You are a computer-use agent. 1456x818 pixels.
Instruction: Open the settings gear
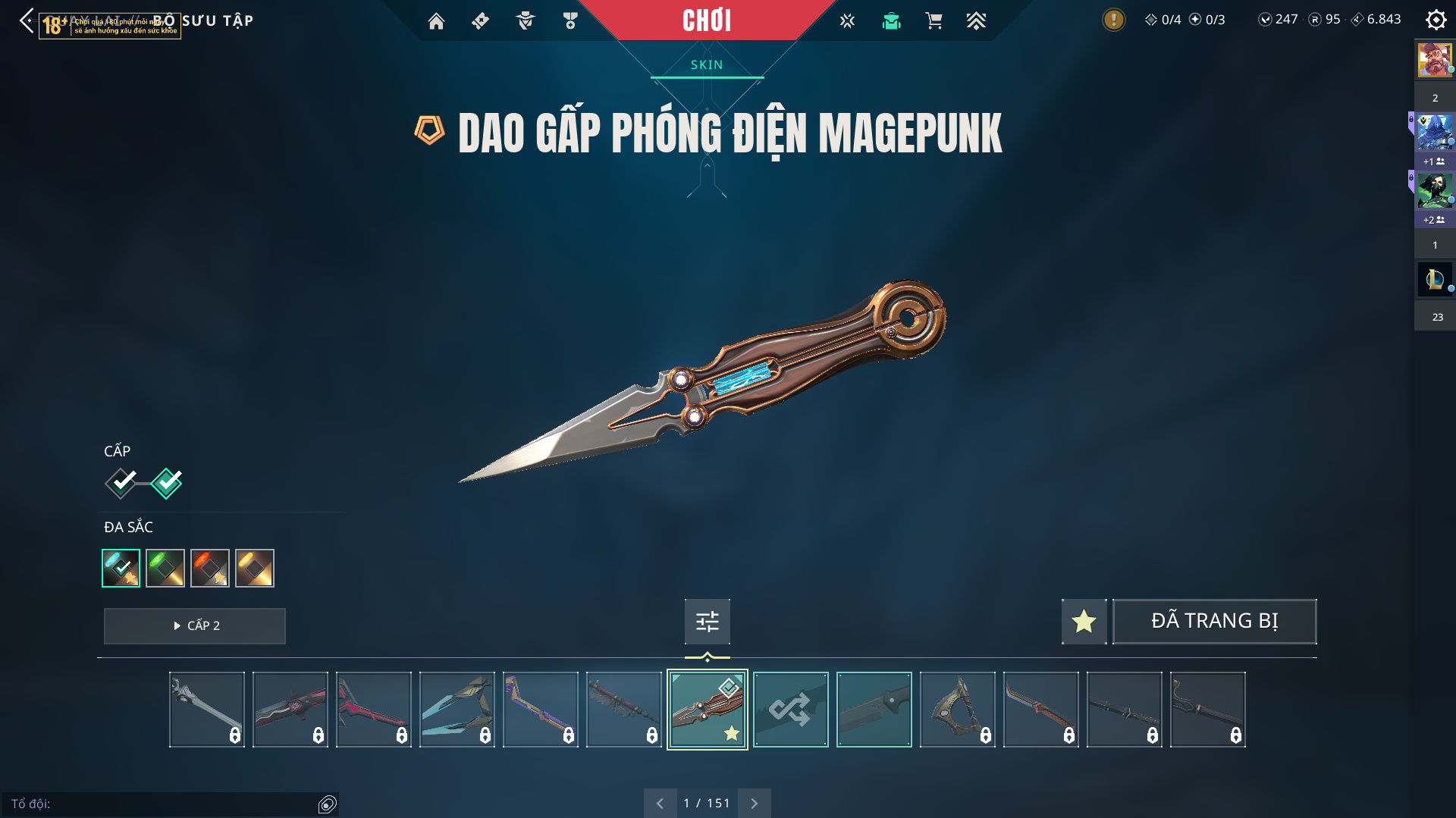click(1436, 20)
